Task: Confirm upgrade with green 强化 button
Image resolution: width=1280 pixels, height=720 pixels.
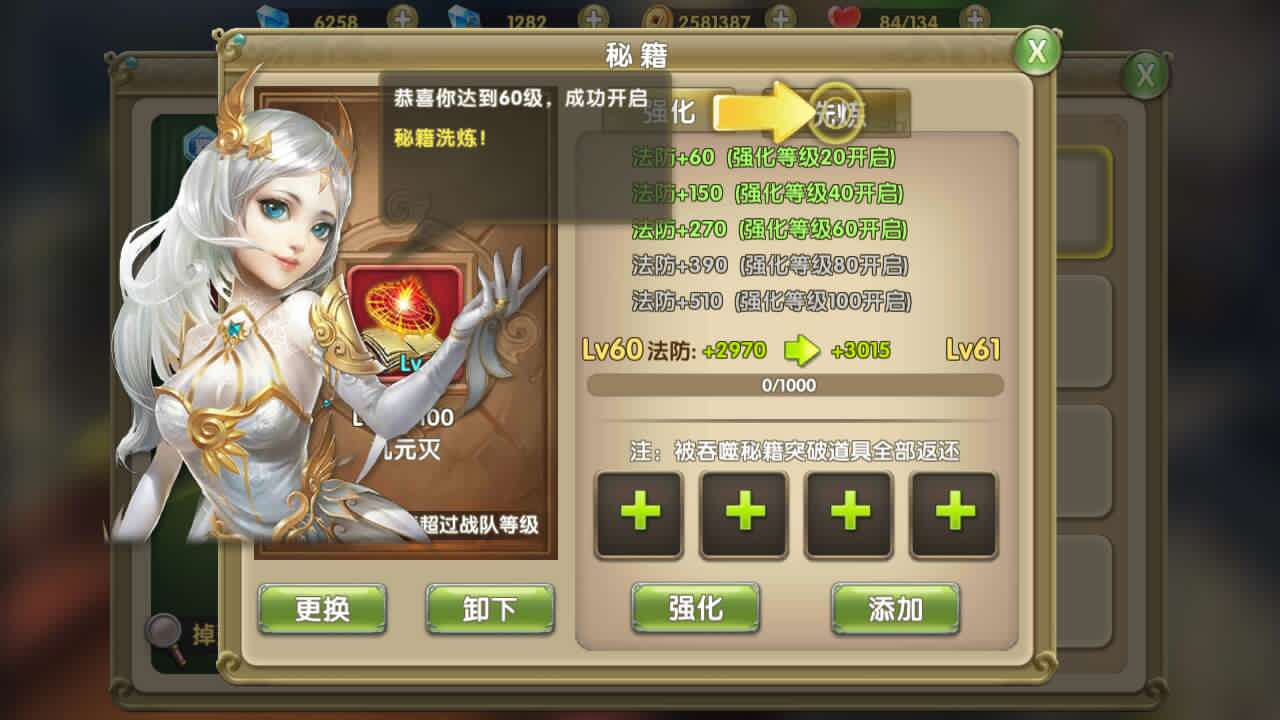Action: (695, 607)
